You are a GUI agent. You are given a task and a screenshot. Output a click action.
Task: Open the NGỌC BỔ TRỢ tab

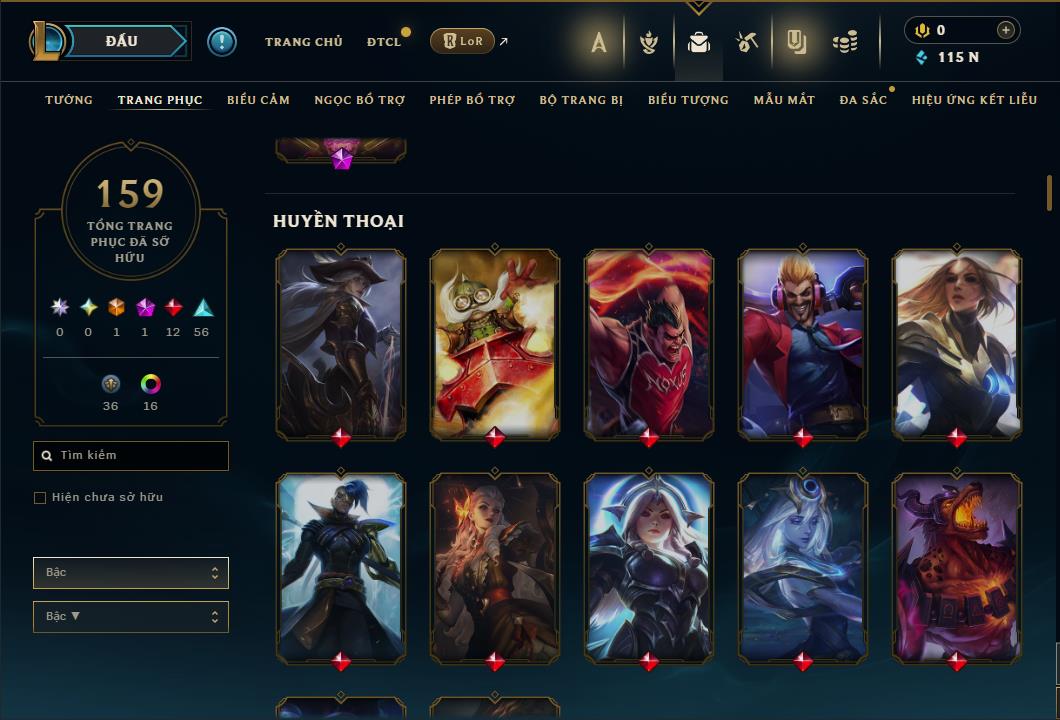(x=359, y=100)
